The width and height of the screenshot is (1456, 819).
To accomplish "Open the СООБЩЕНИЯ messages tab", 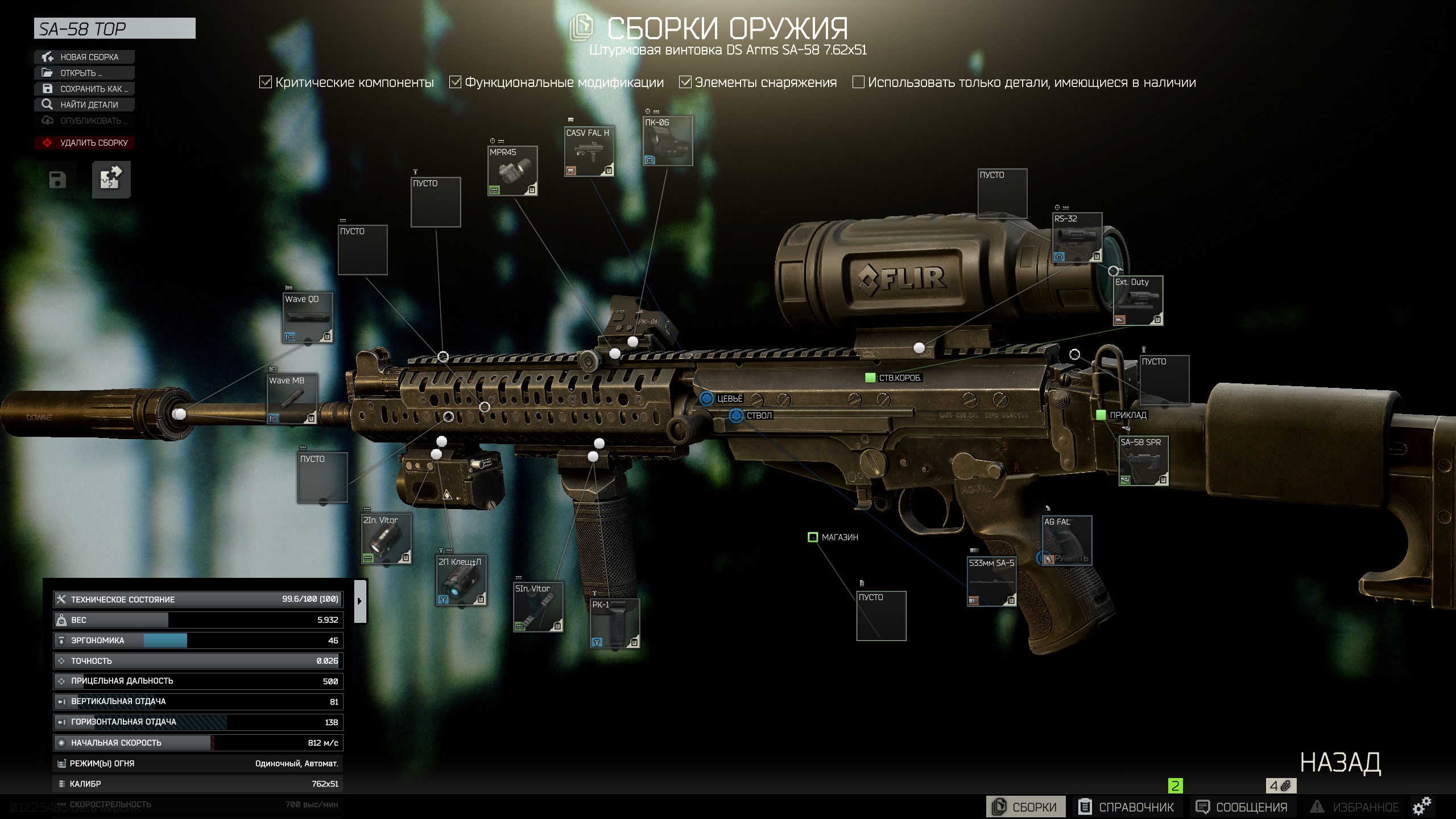I will point(1242,807).
